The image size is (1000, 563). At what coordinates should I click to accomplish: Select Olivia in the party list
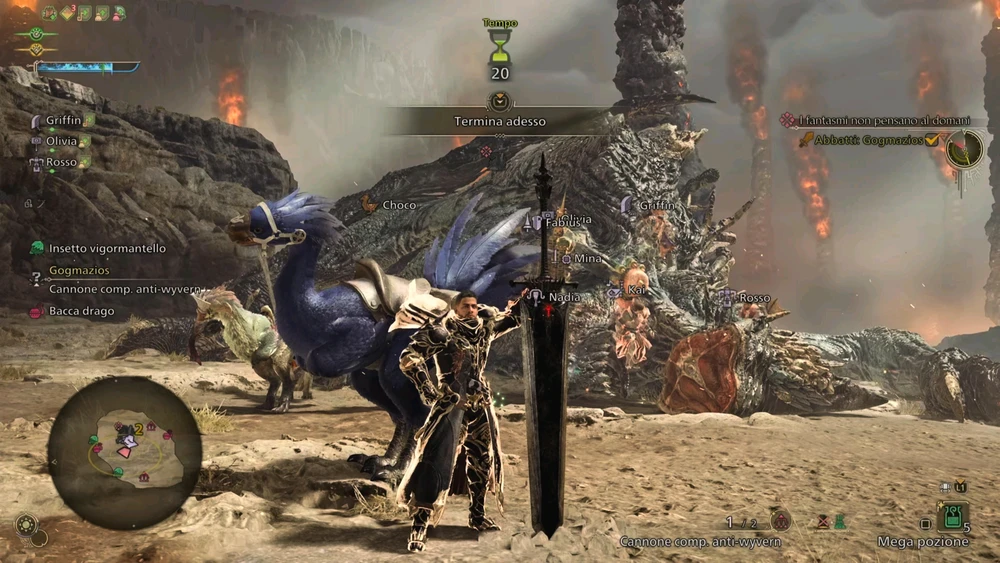61,141
